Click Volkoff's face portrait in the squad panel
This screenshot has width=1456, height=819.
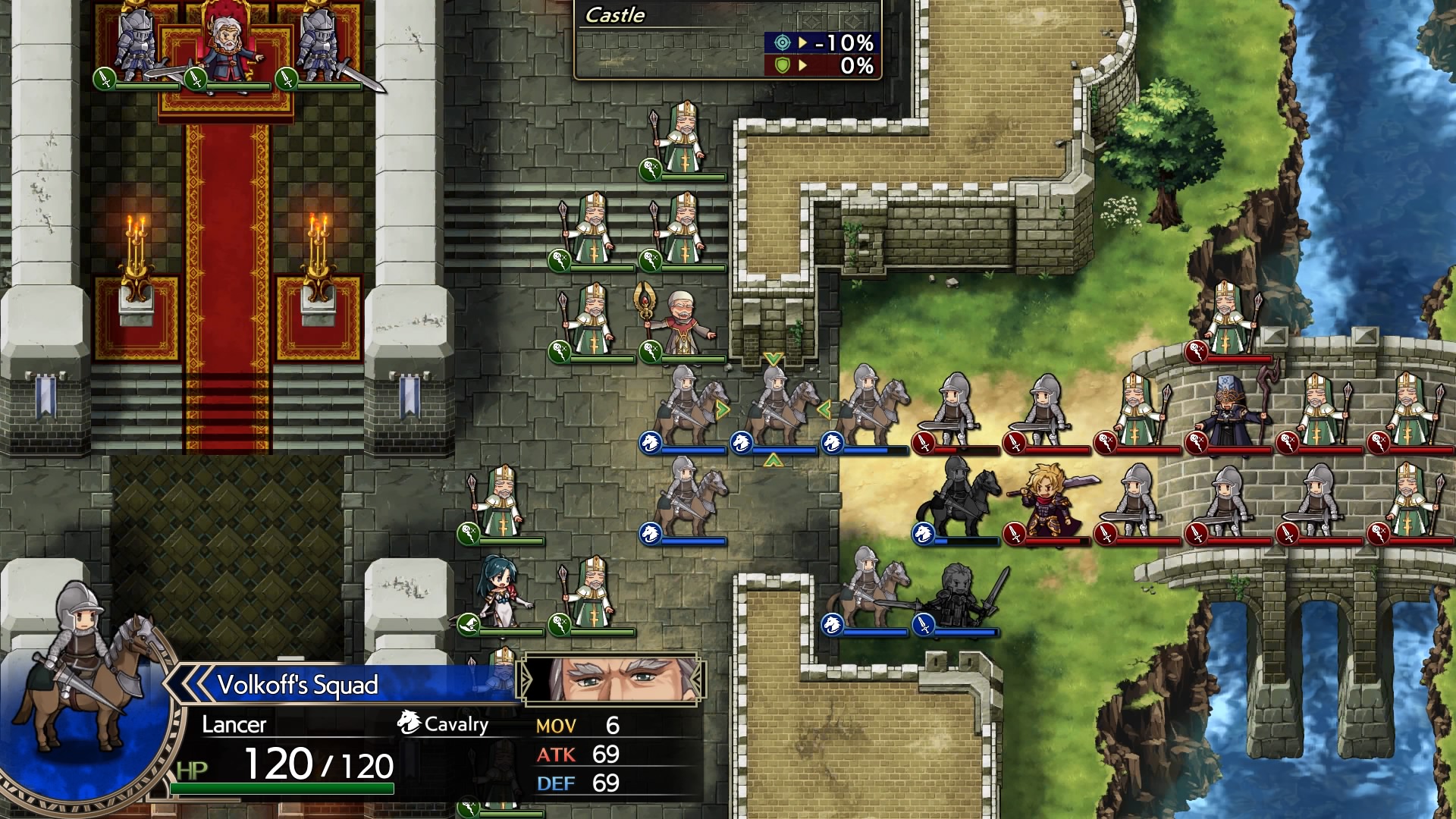(611, 679)
